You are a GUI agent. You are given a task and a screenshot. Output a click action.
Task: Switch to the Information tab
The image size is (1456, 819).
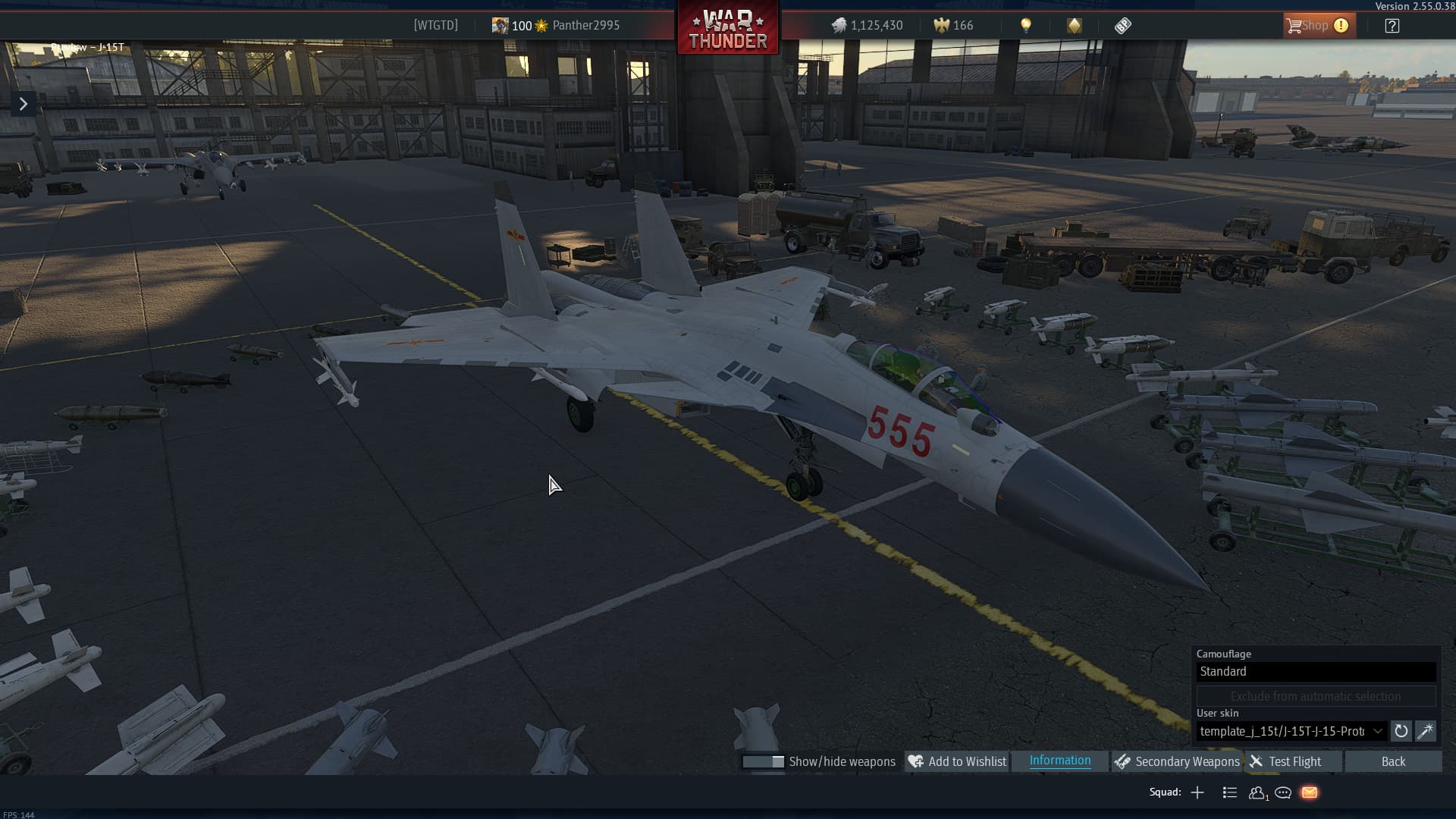(x=1059, y=760)
